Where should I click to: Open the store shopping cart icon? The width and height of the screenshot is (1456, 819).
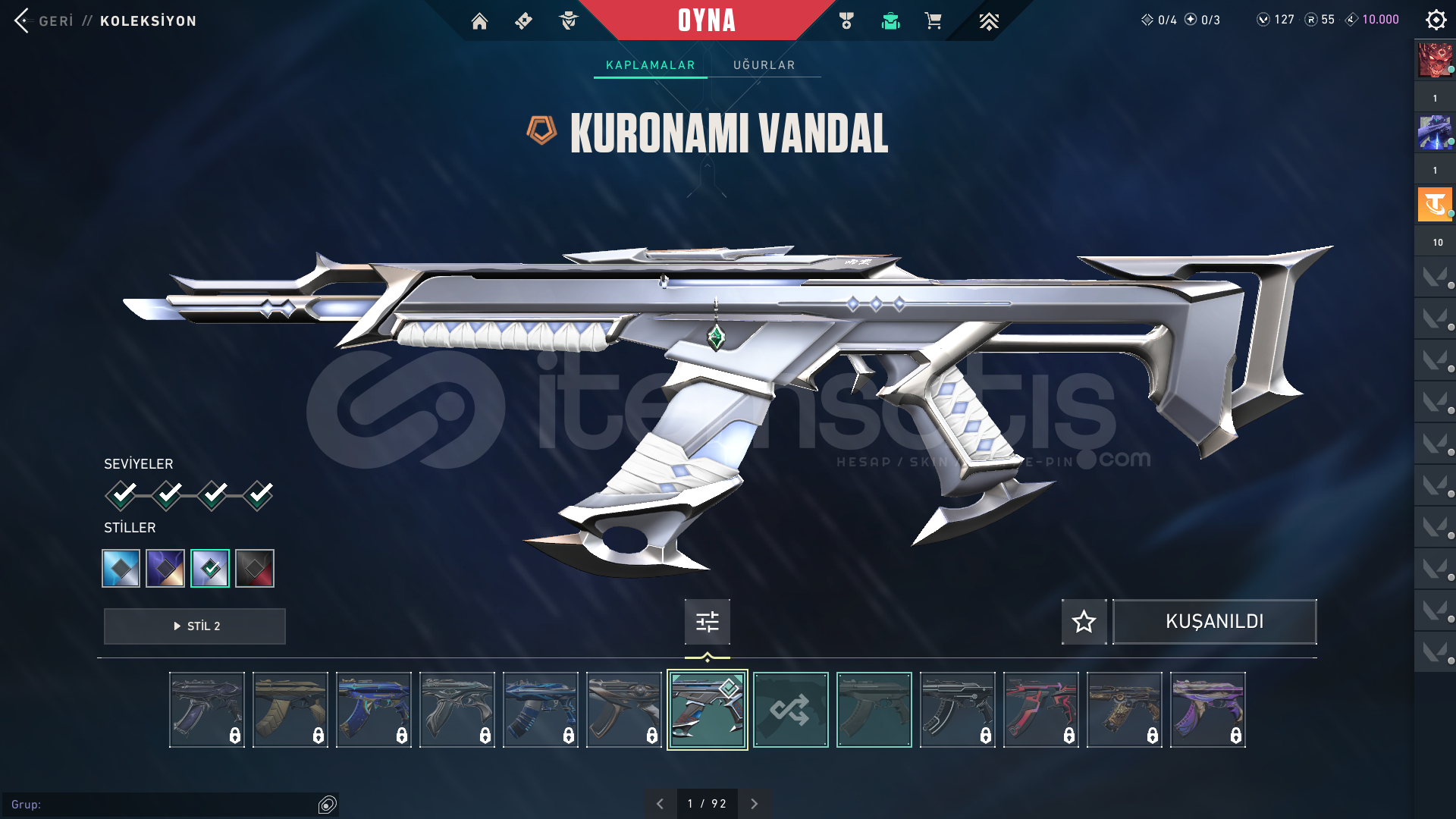tap(934, 21)
